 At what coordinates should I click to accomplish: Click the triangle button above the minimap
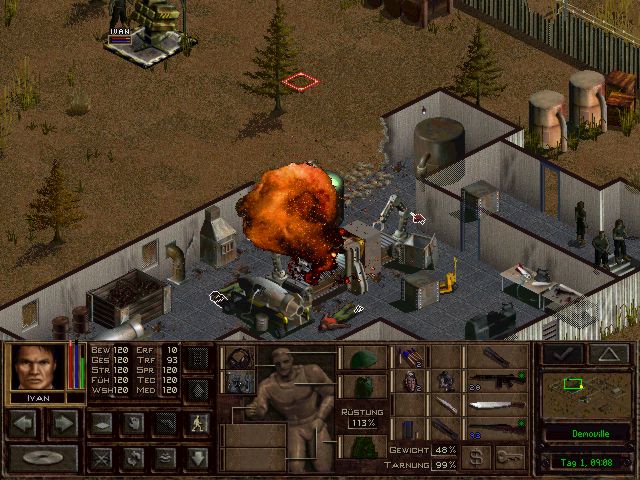click(609, 354)
